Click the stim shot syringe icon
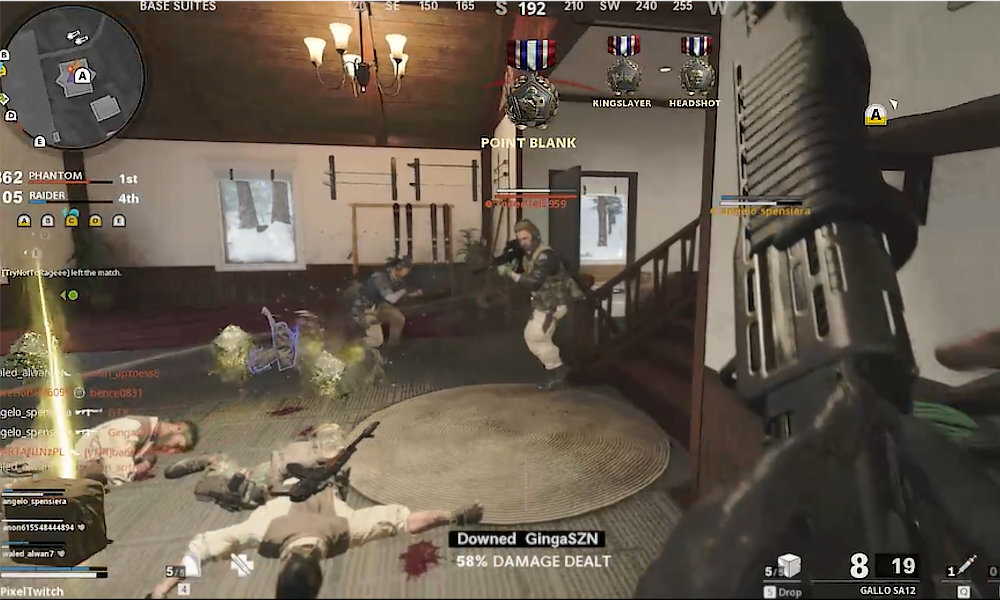The image size is (1000, 600). (x=967, y=566)
